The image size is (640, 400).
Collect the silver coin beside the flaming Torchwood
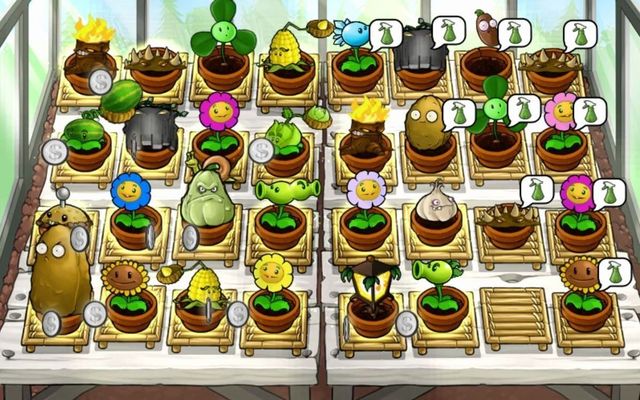point(100,81)
